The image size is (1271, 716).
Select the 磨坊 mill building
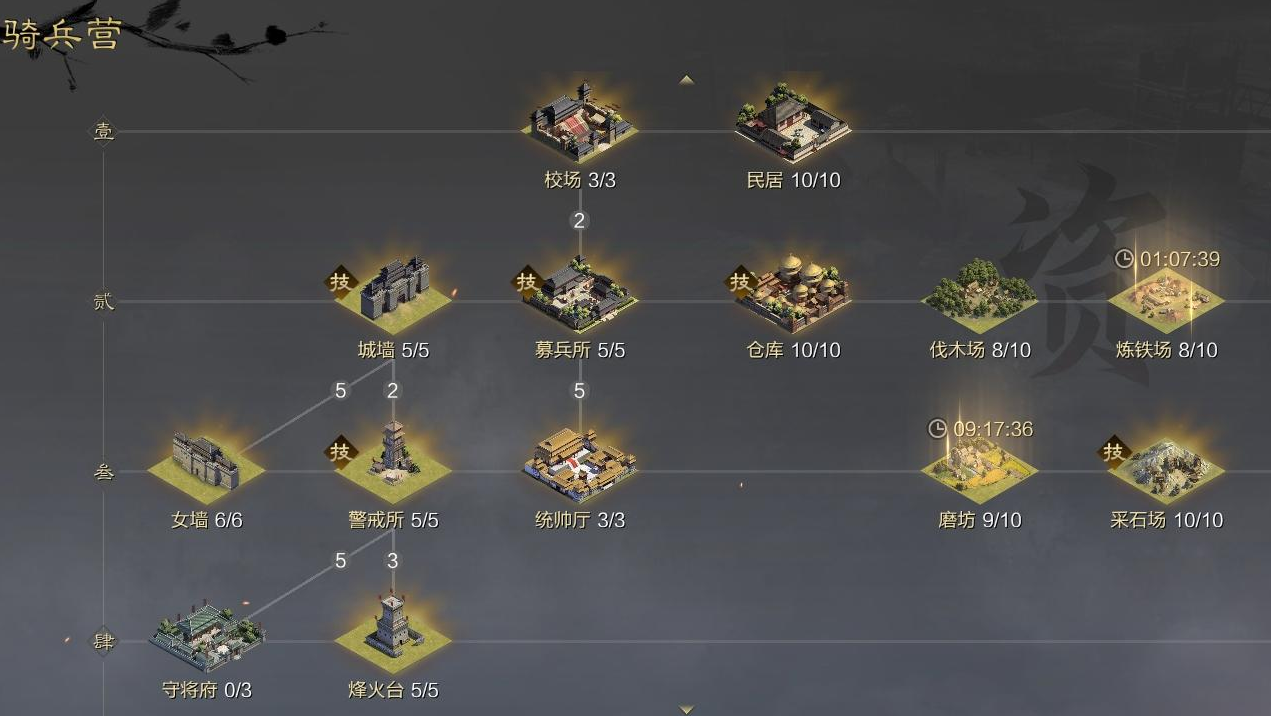(979, 466)
